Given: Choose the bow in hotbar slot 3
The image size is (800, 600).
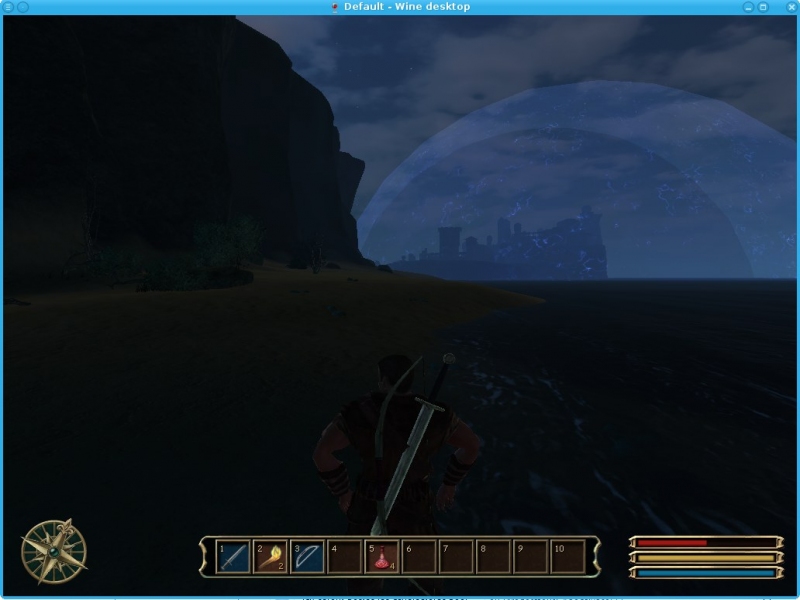Looking at the screenshot, I should click(x=307, y=556).
